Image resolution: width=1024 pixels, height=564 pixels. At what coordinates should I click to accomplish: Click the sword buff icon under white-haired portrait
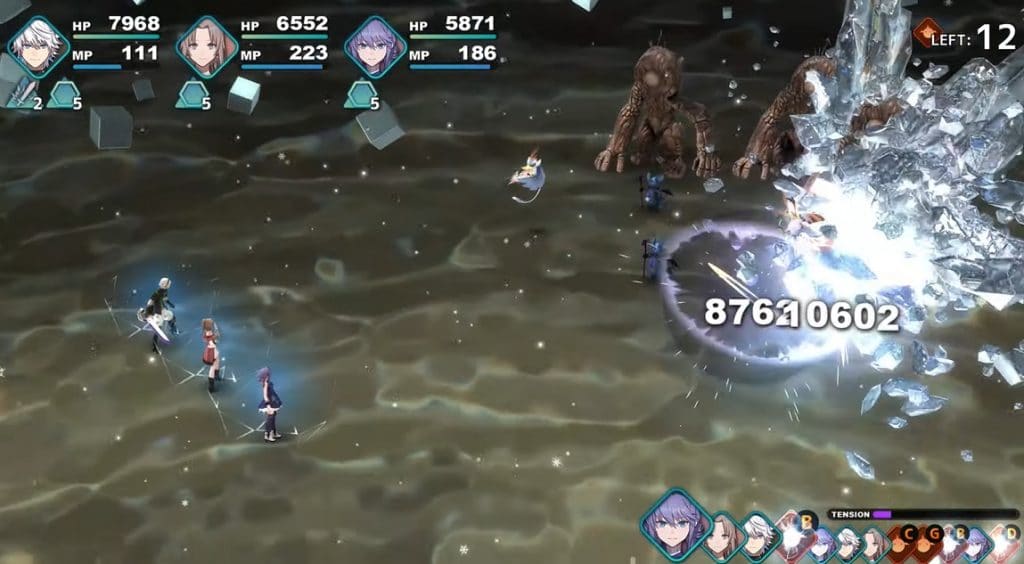pyautogui.click(x=22, y=96)
